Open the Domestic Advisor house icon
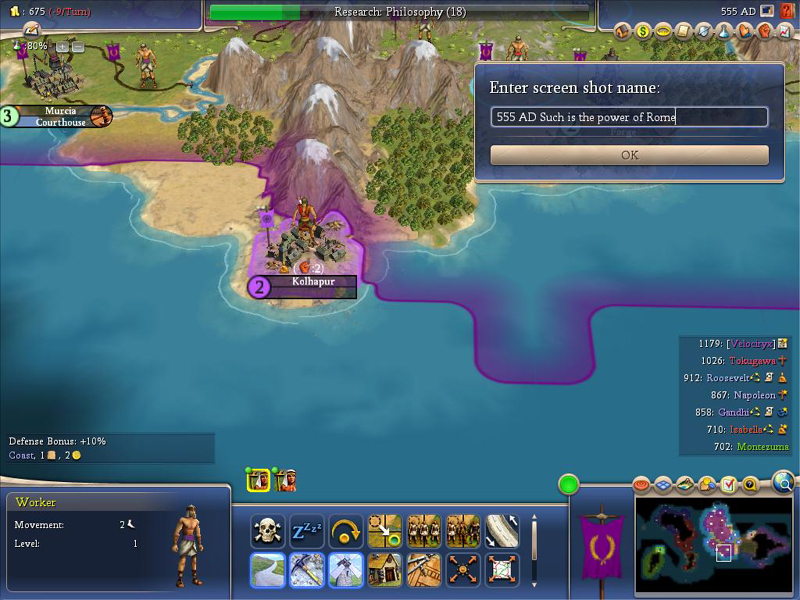The width and height of the screenshot is (800, 600). (622, 31)
